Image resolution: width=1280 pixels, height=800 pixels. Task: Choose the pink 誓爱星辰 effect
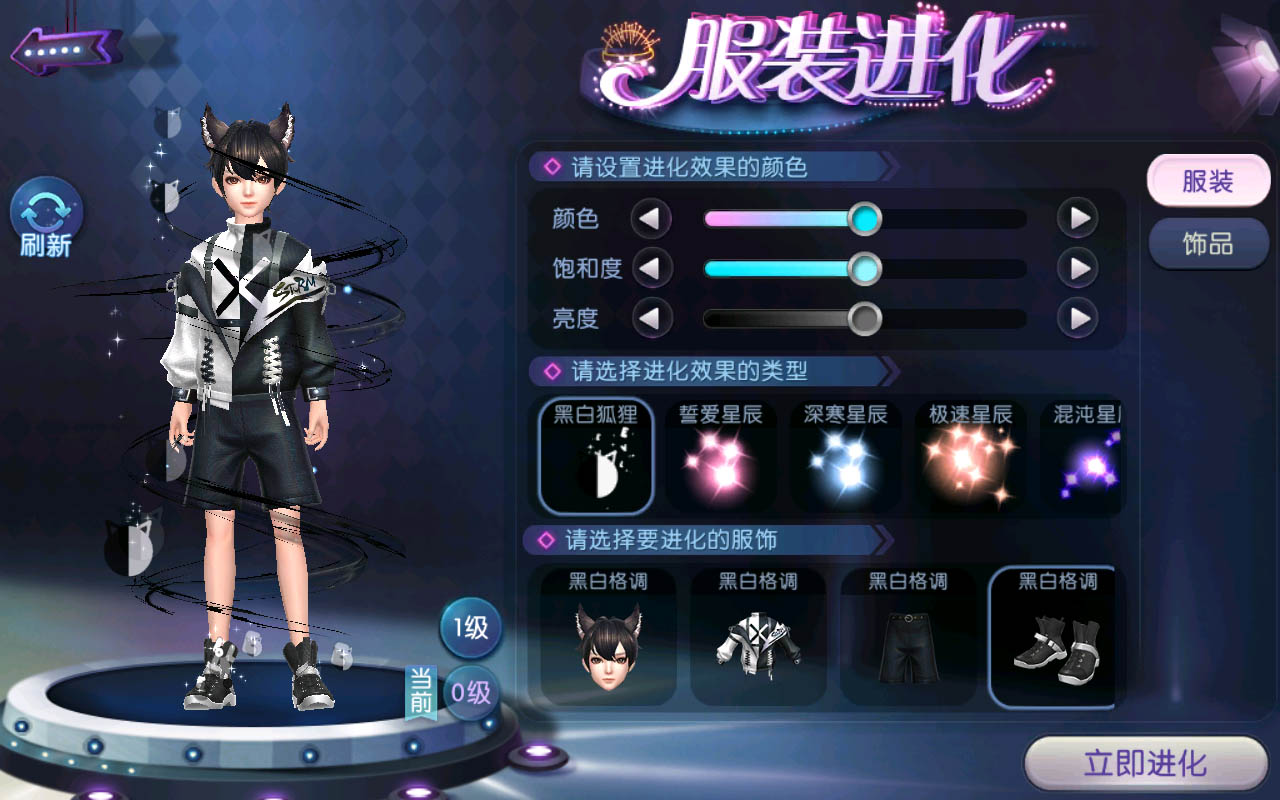(720, 456)
